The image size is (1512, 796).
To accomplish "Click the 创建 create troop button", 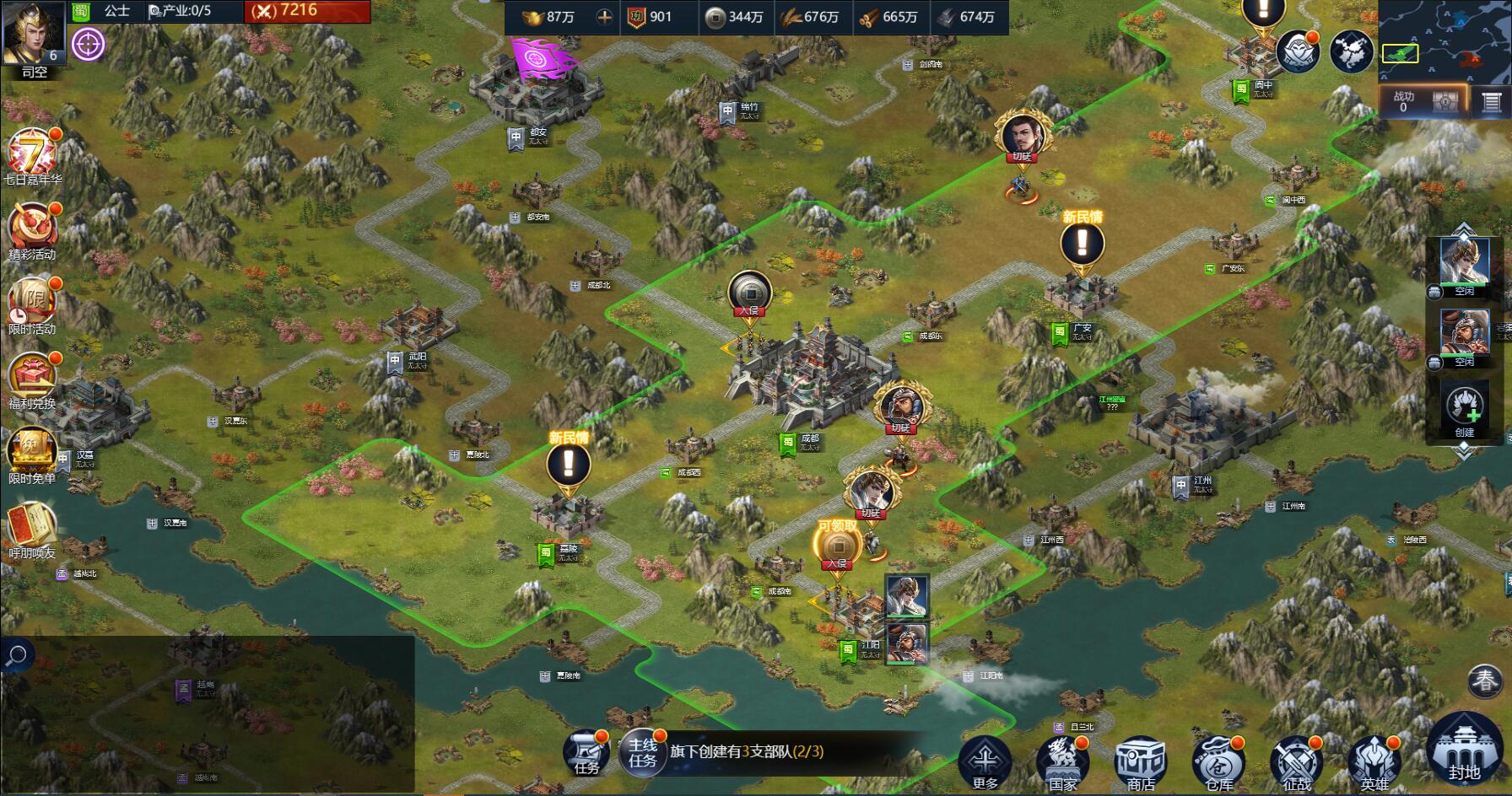I will click(x=1465, y=409).
